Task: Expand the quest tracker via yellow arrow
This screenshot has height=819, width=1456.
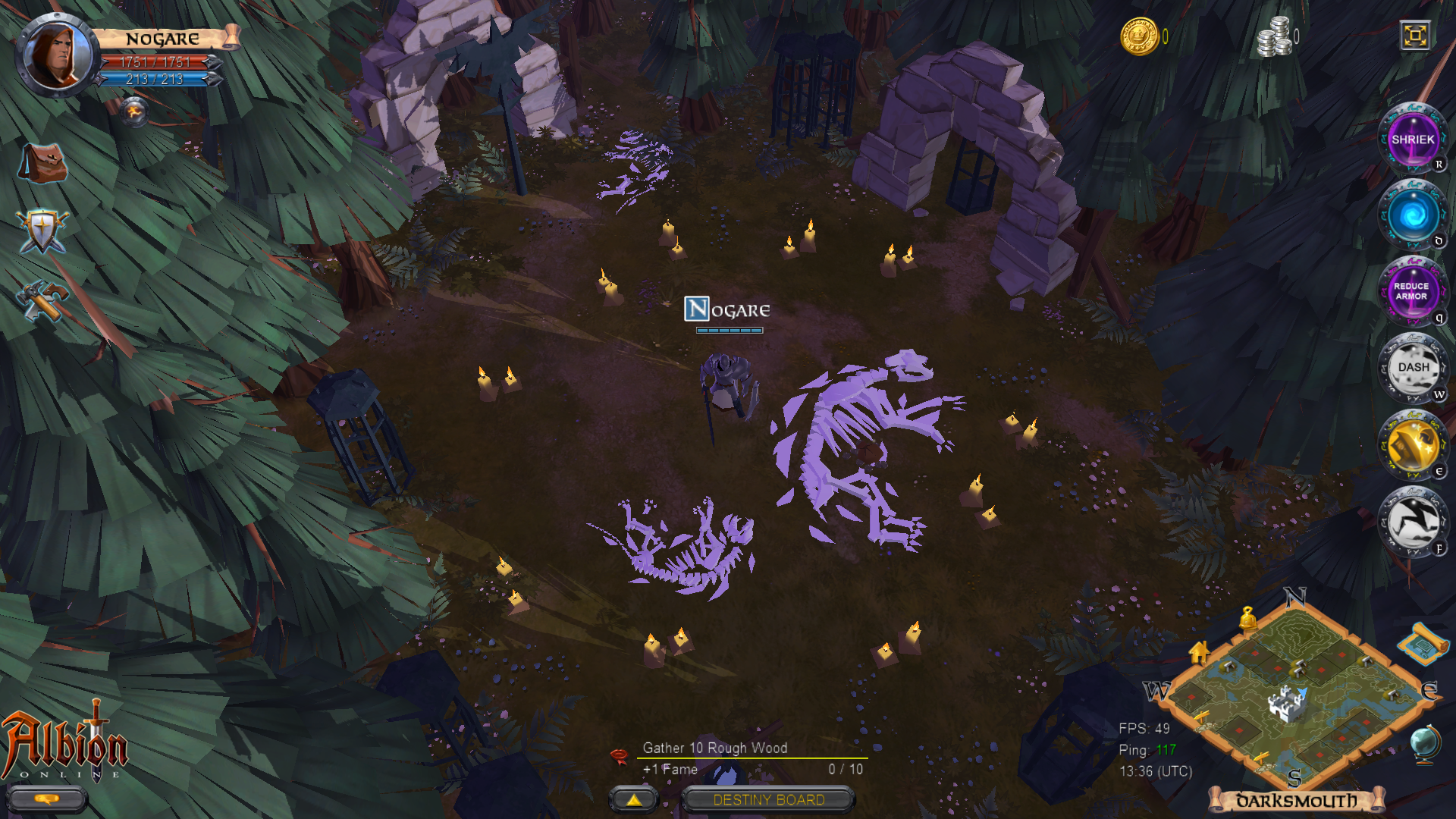Action: [635, 799]
